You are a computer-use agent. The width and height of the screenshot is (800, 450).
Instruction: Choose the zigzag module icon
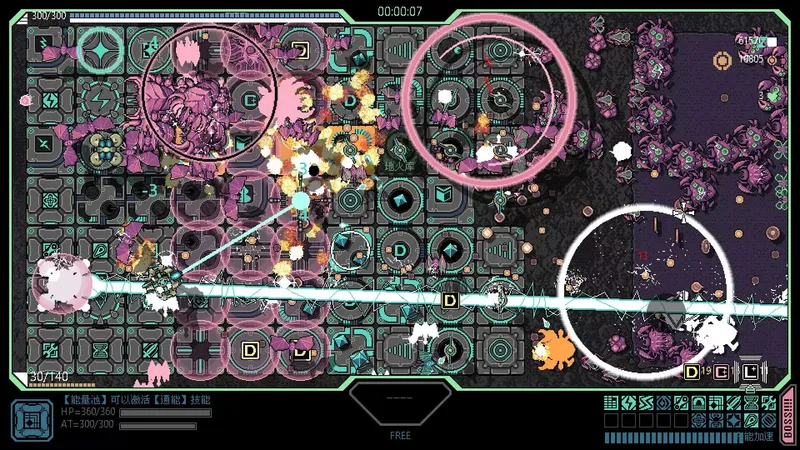coord(646,402)
